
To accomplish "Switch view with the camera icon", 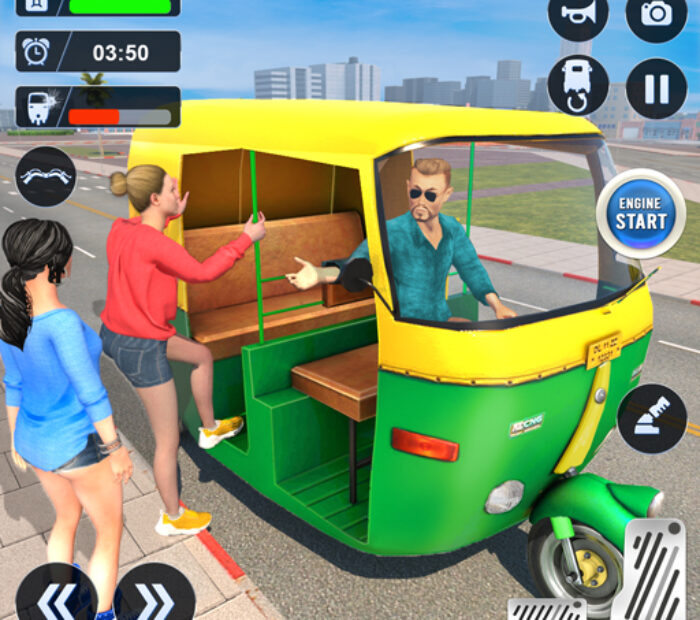I will (656, 13).
